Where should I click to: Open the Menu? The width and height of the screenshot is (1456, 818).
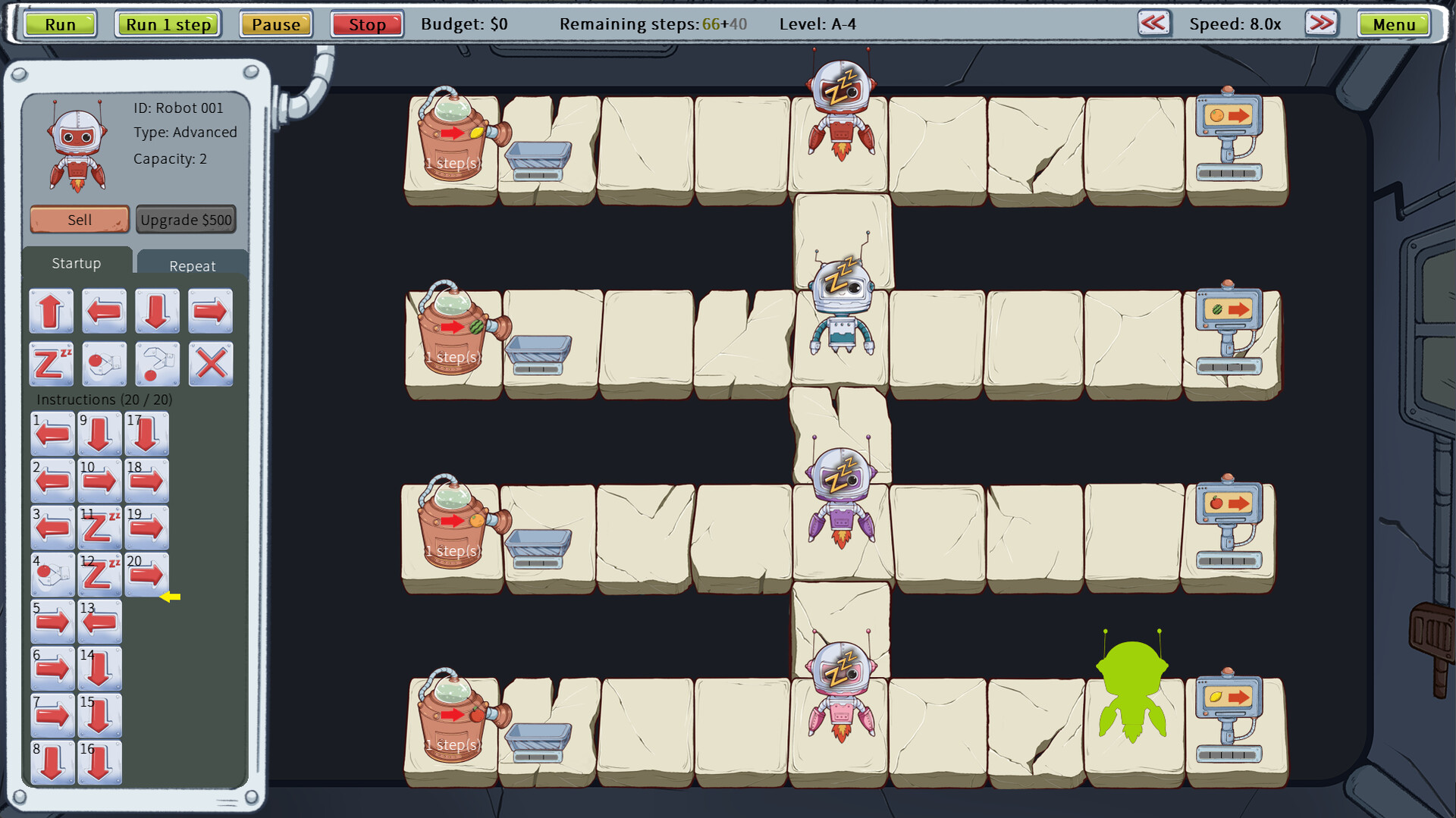pyautogui.click(x=1394, y=24)
